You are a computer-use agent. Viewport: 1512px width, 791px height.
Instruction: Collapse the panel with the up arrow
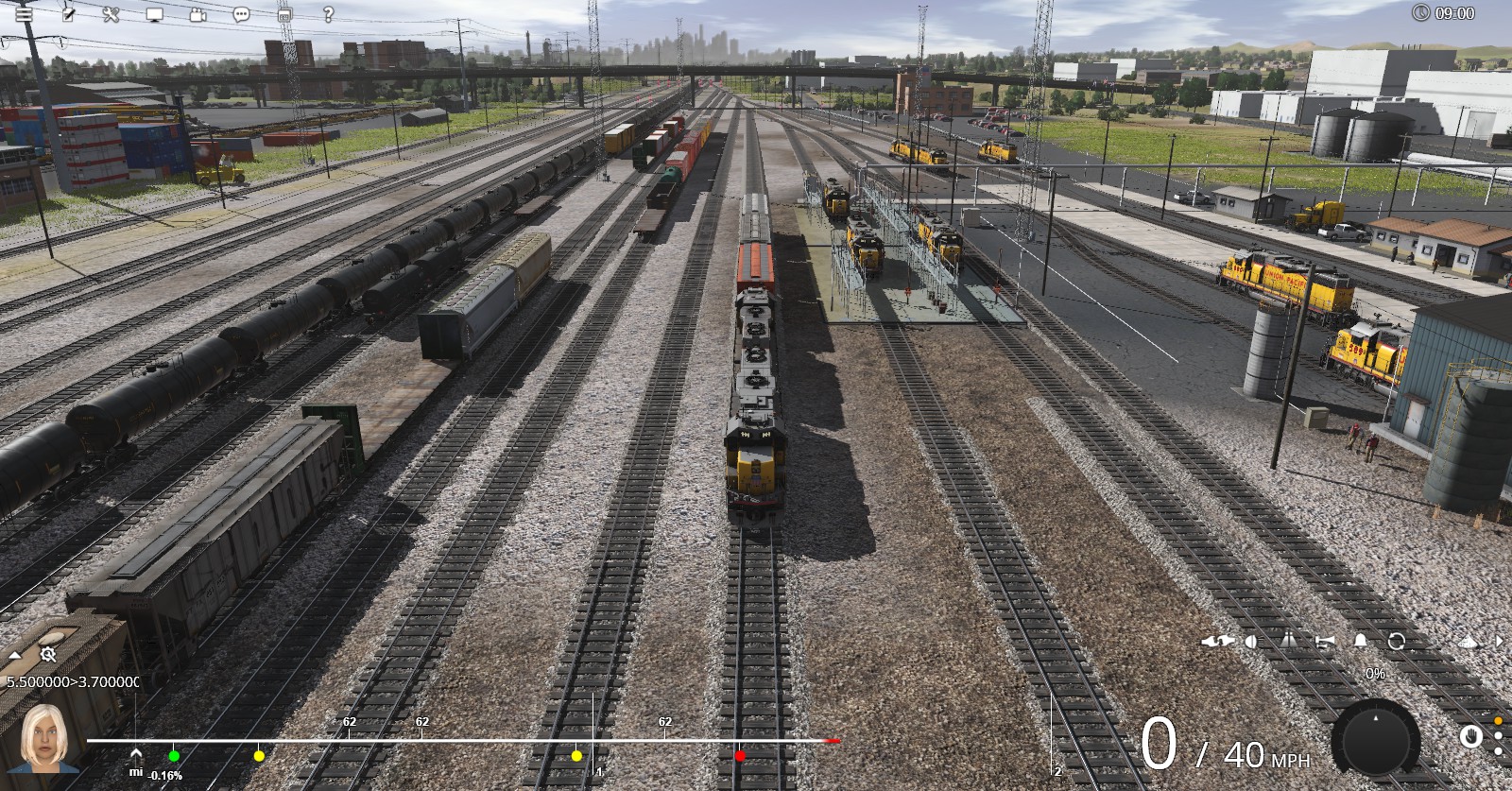[15, 655]
